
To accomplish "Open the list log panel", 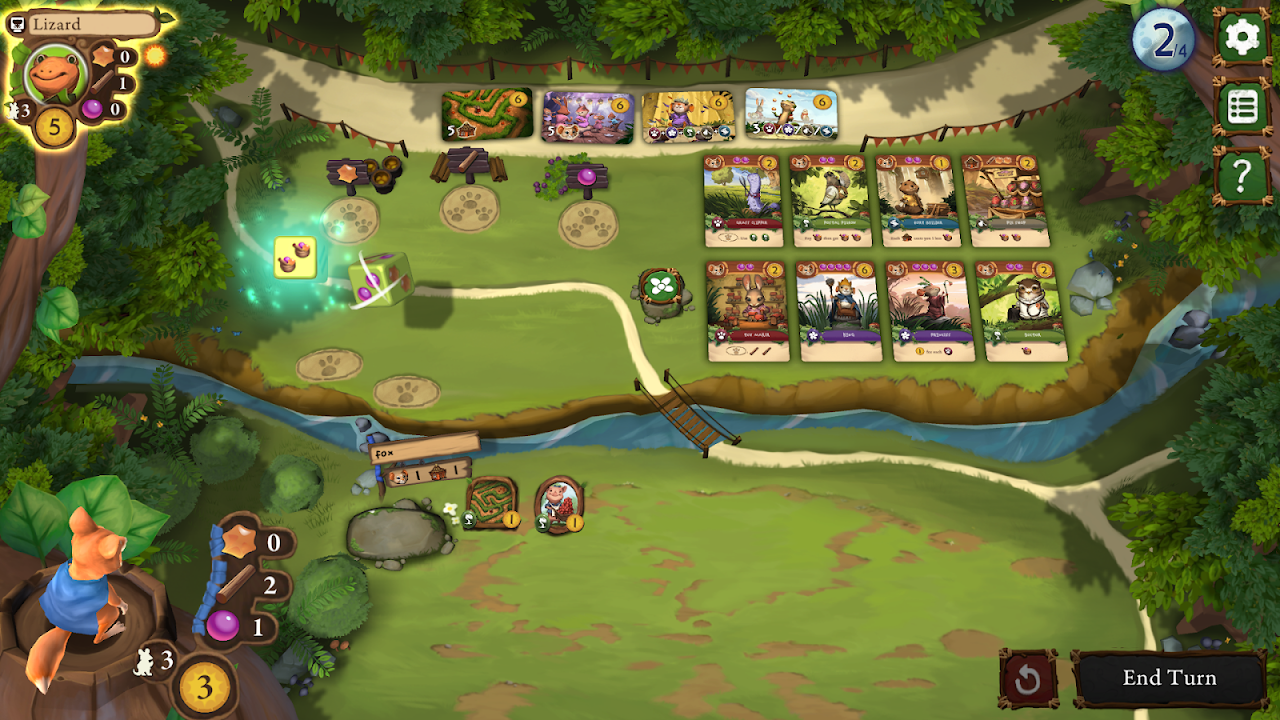I will [1242, 107].
